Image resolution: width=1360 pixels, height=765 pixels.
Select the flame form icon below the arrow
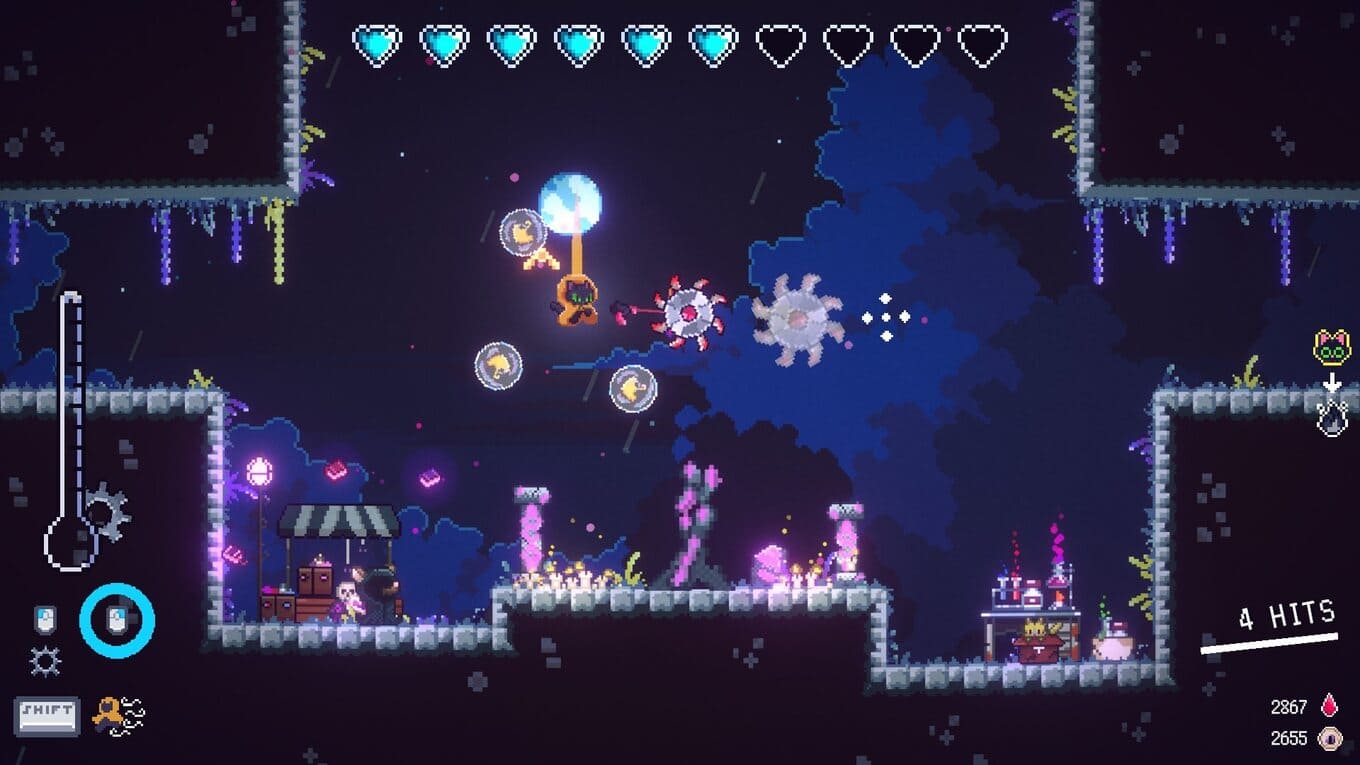tap(1332, 418)
